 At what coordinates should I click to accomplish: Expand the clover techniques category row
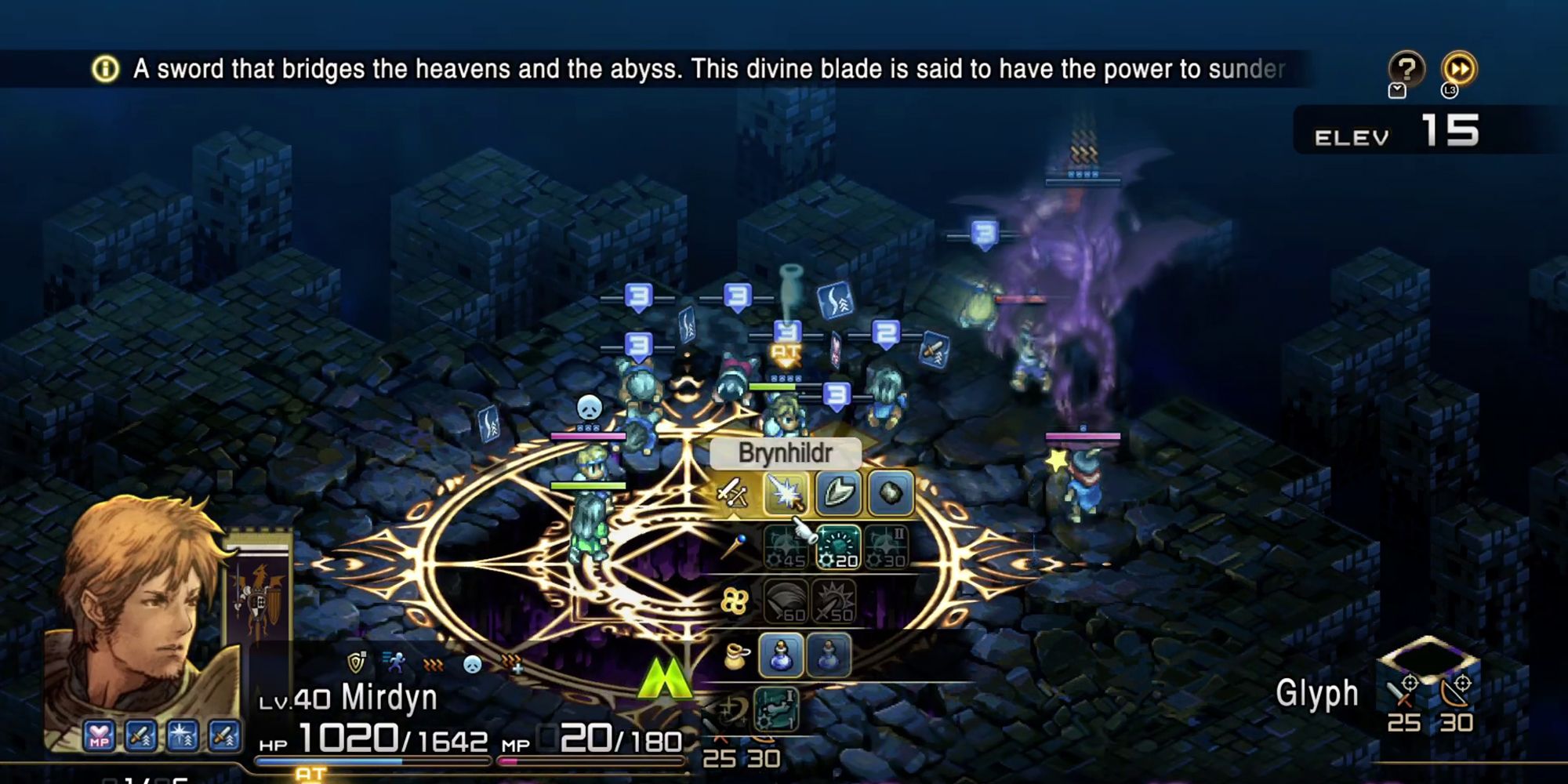click(x=734, y=599)
